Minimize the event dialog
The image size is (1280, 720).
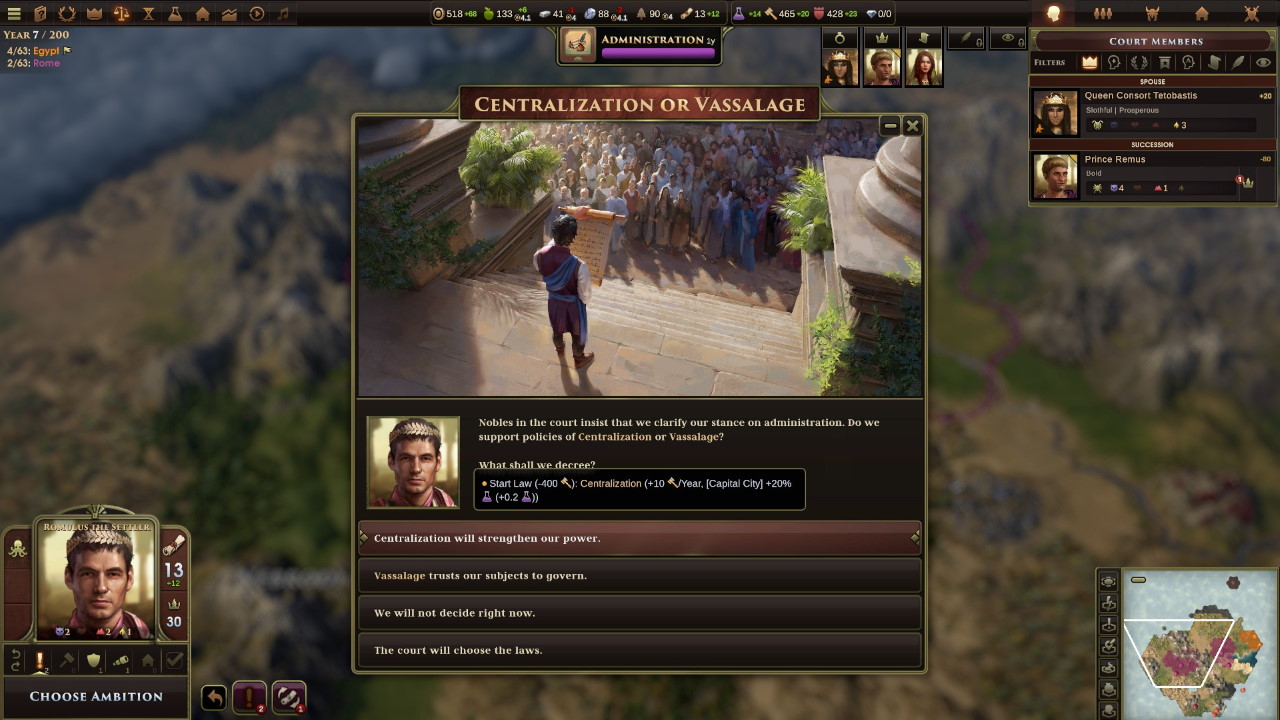(890, 125)
